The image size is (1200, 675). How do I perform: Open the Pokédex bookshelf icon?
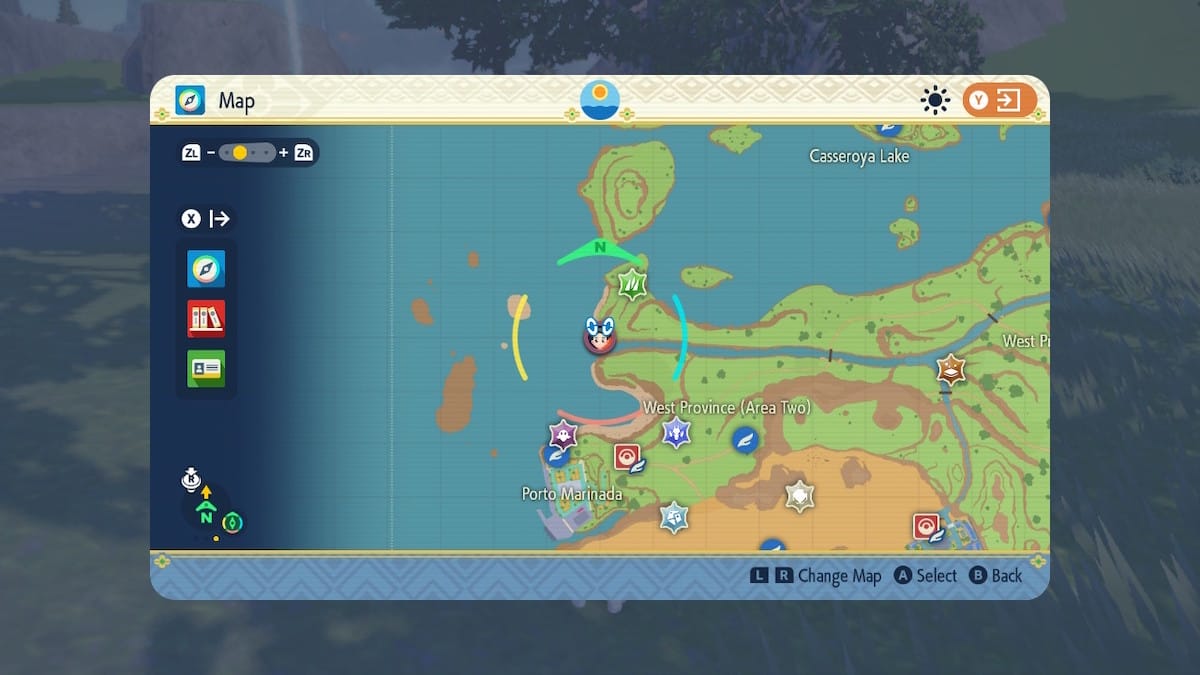click(206, 319)
